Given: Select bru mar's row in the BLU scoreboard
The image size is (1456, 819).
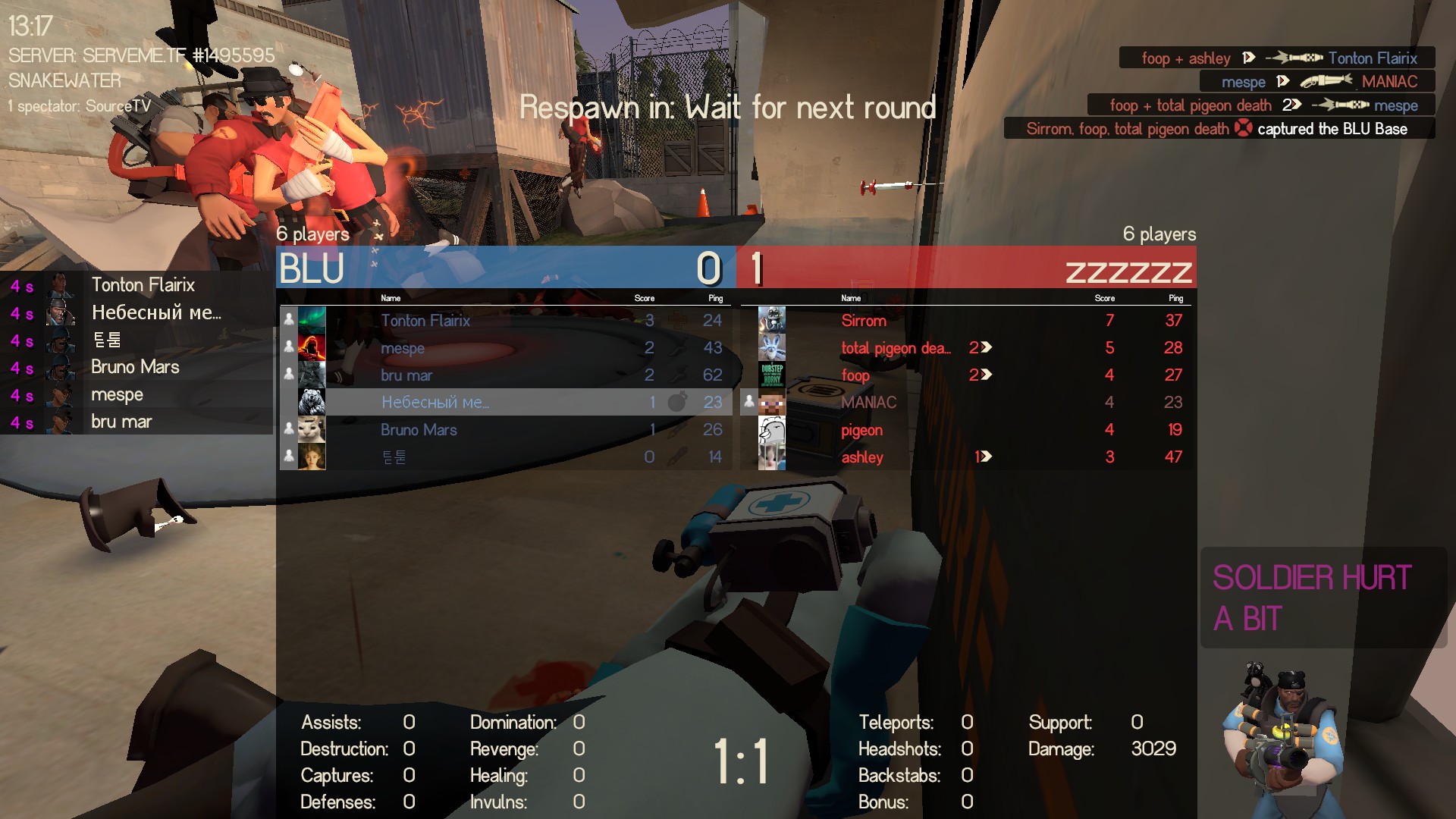Looking at the screenshot, I should (505, 375).
